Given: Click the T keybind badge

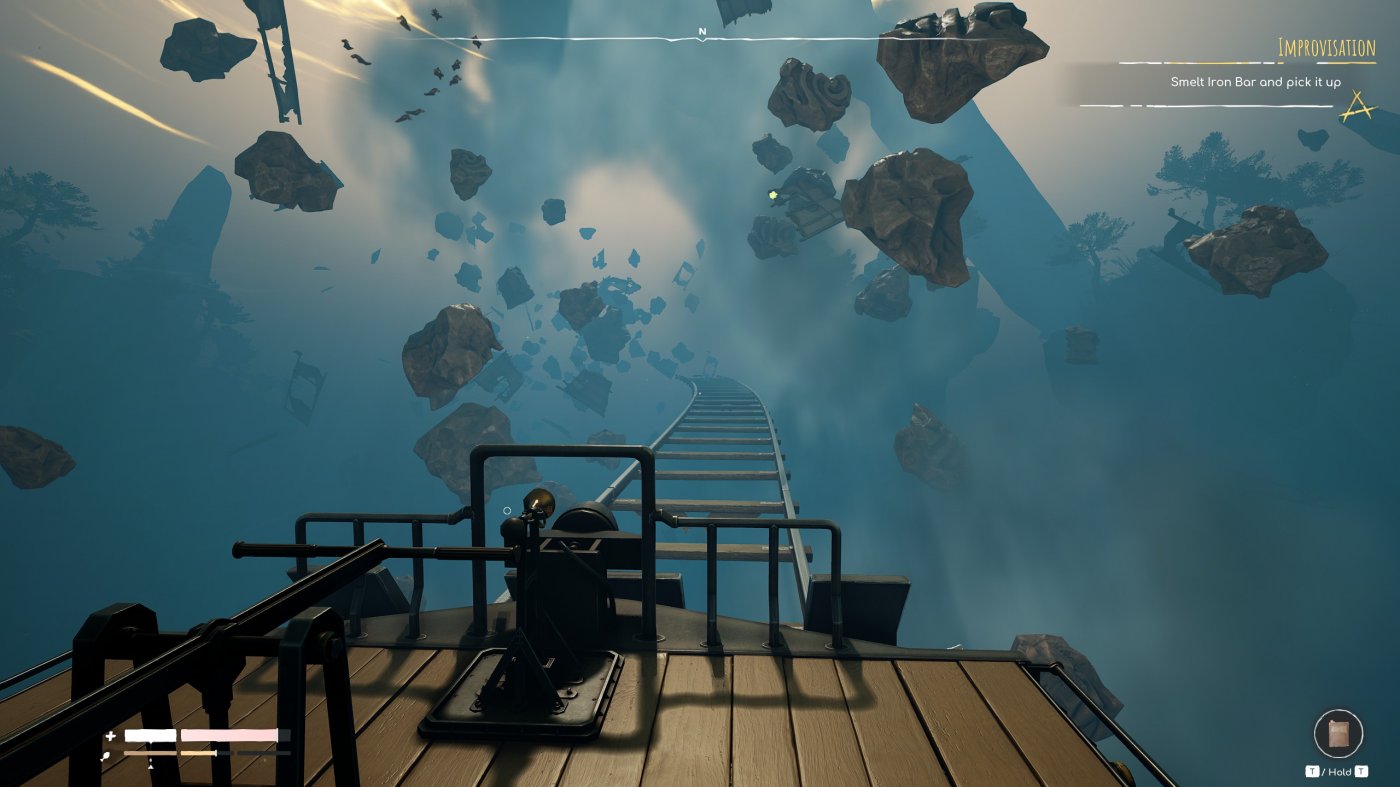Looking at the screenshot, I should click(x=1313, y=771).
